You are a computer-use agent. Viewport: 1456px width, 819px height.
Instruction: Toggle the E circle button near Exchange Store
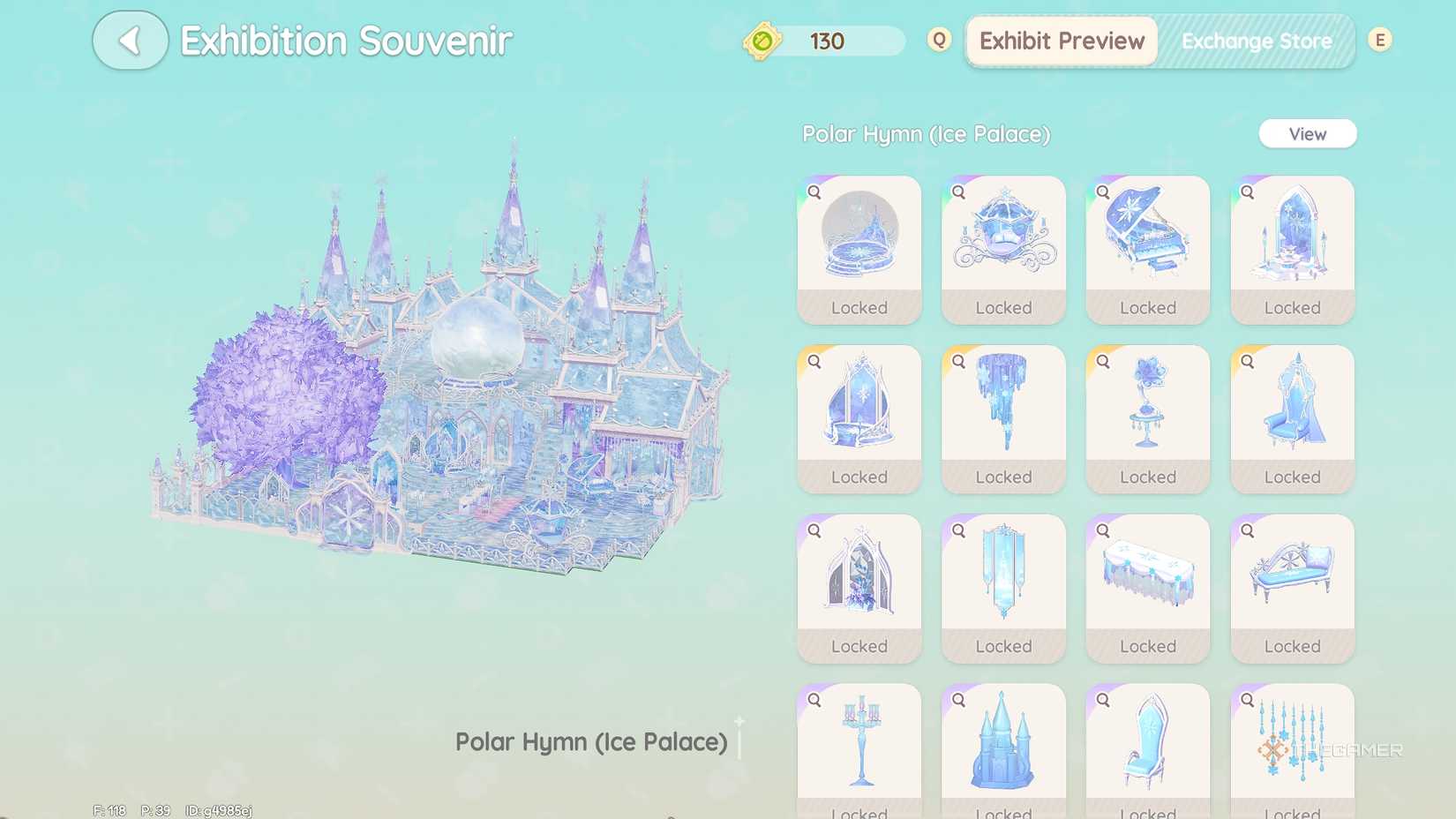coord(1378,40)
